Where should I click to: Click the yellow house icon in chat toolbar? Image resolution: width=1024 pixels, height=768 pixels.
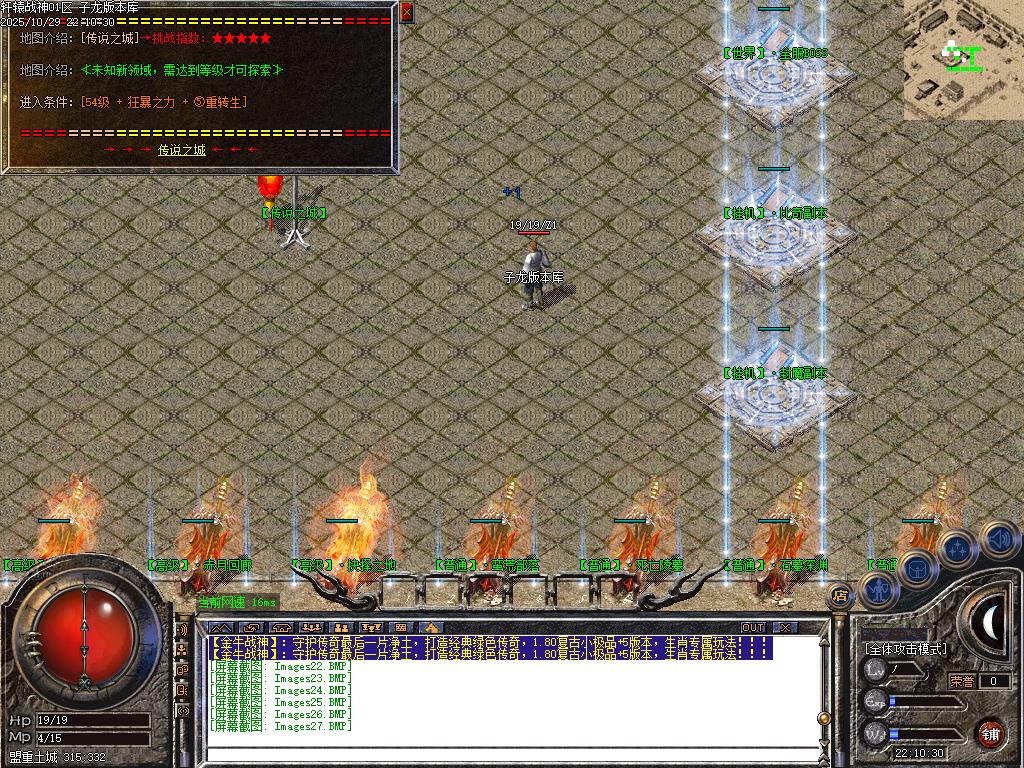click(x=433, y=627)
